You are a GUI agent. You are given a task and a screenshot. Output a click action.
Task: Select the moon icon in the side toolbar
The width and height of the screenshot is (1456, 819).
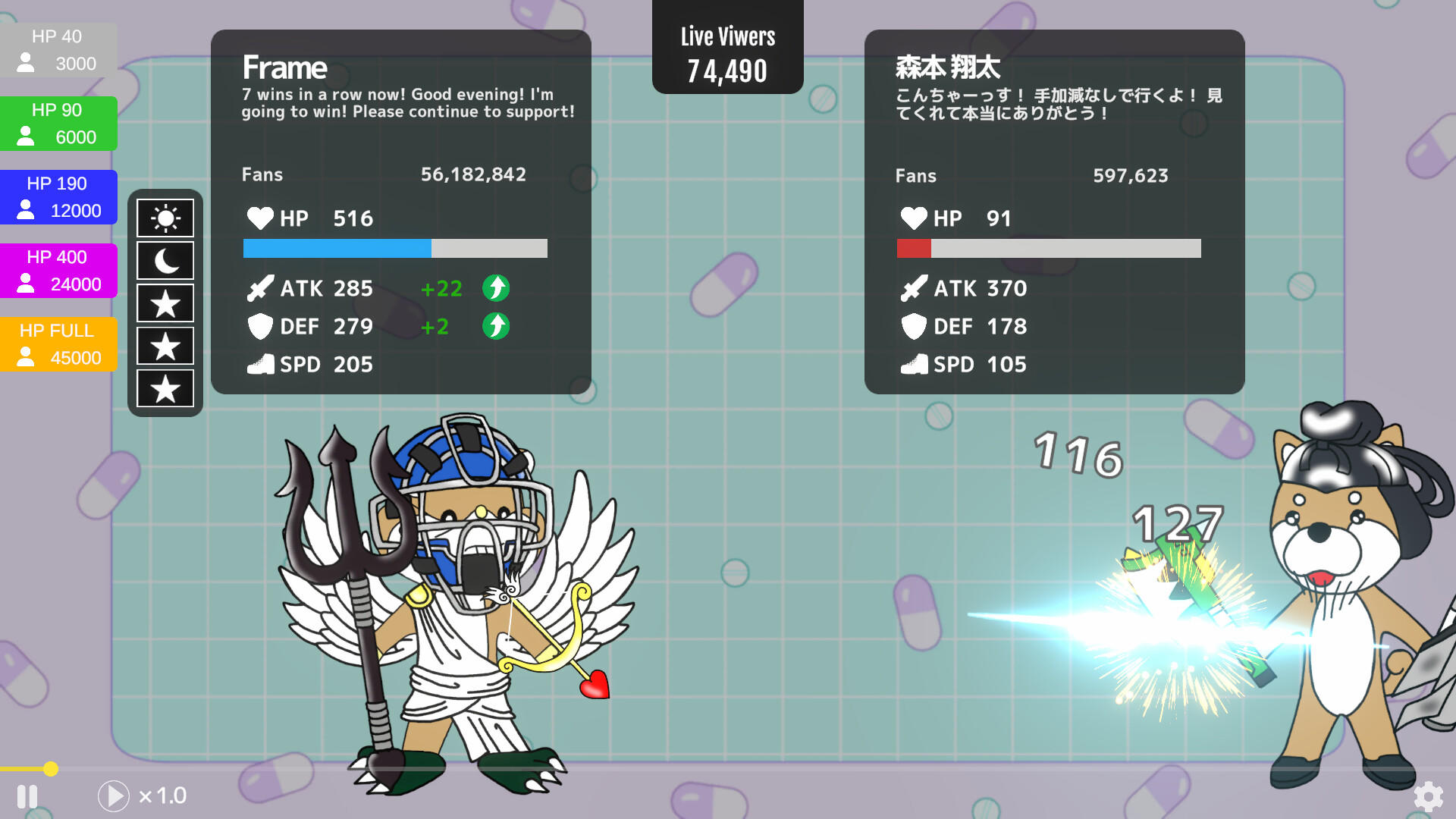tap(165, 260)
